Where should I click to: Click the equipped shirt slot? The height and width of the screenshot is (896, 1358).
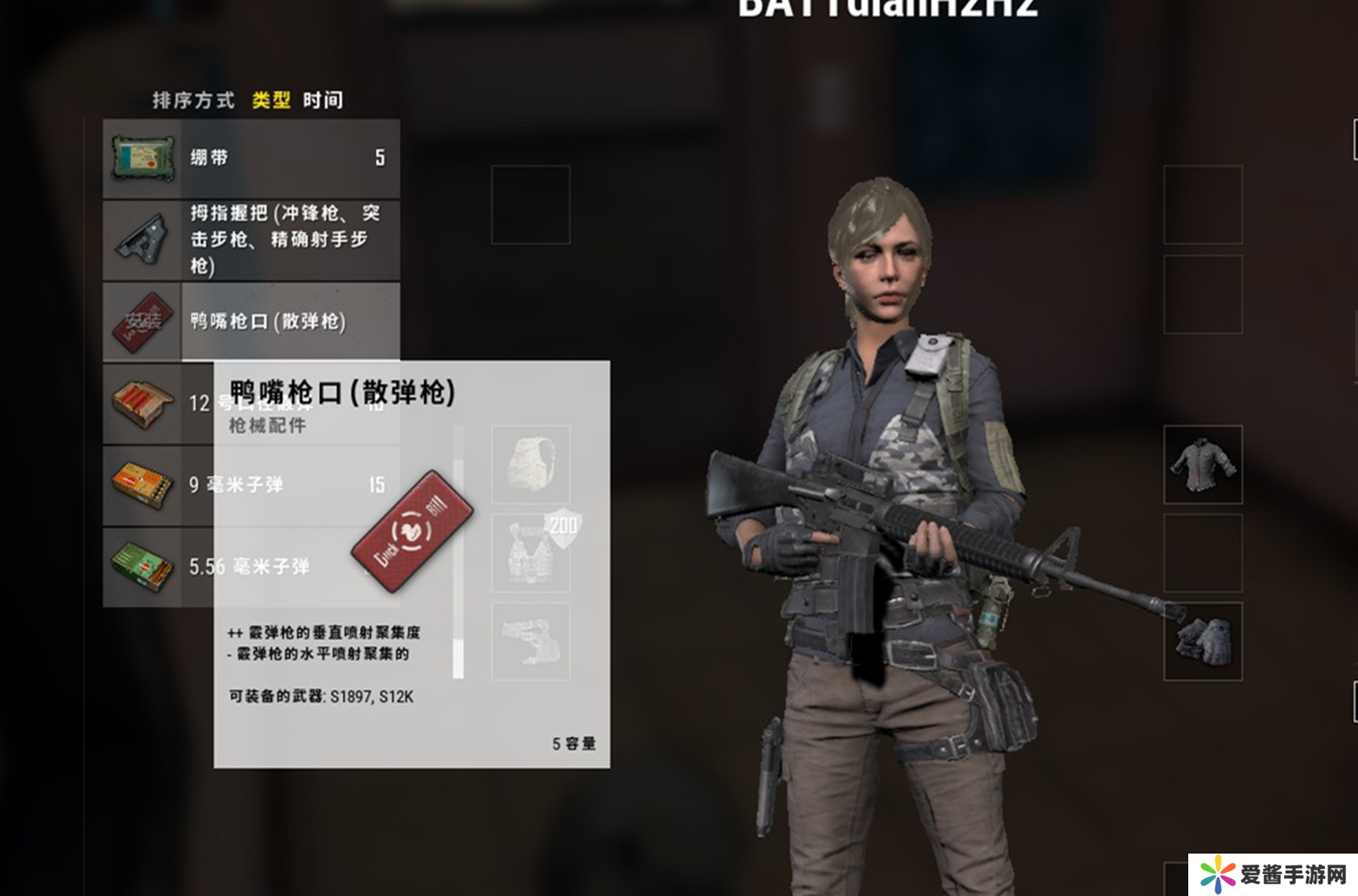(x=1203, y=464)
